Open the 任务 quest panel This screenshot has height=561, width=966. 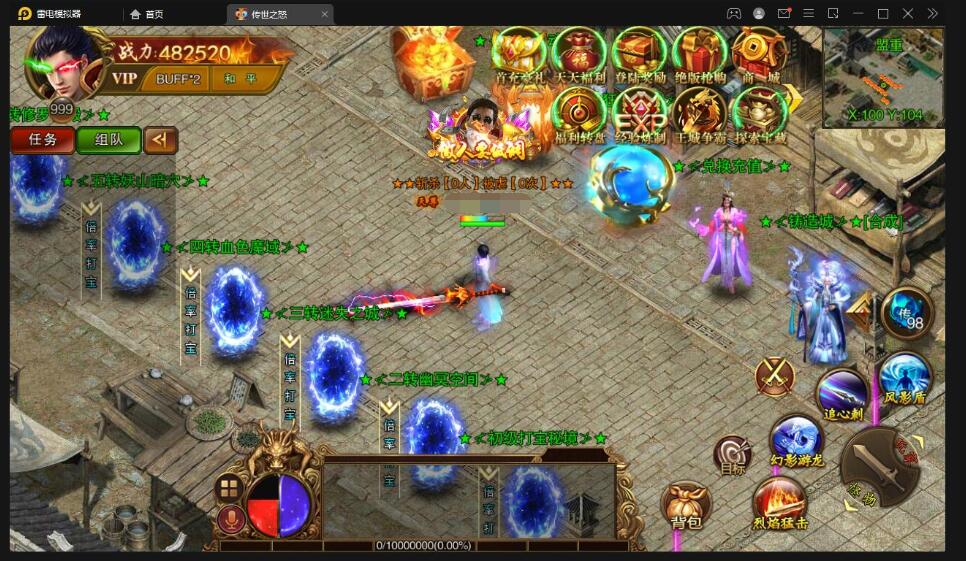tap(43, 140)
